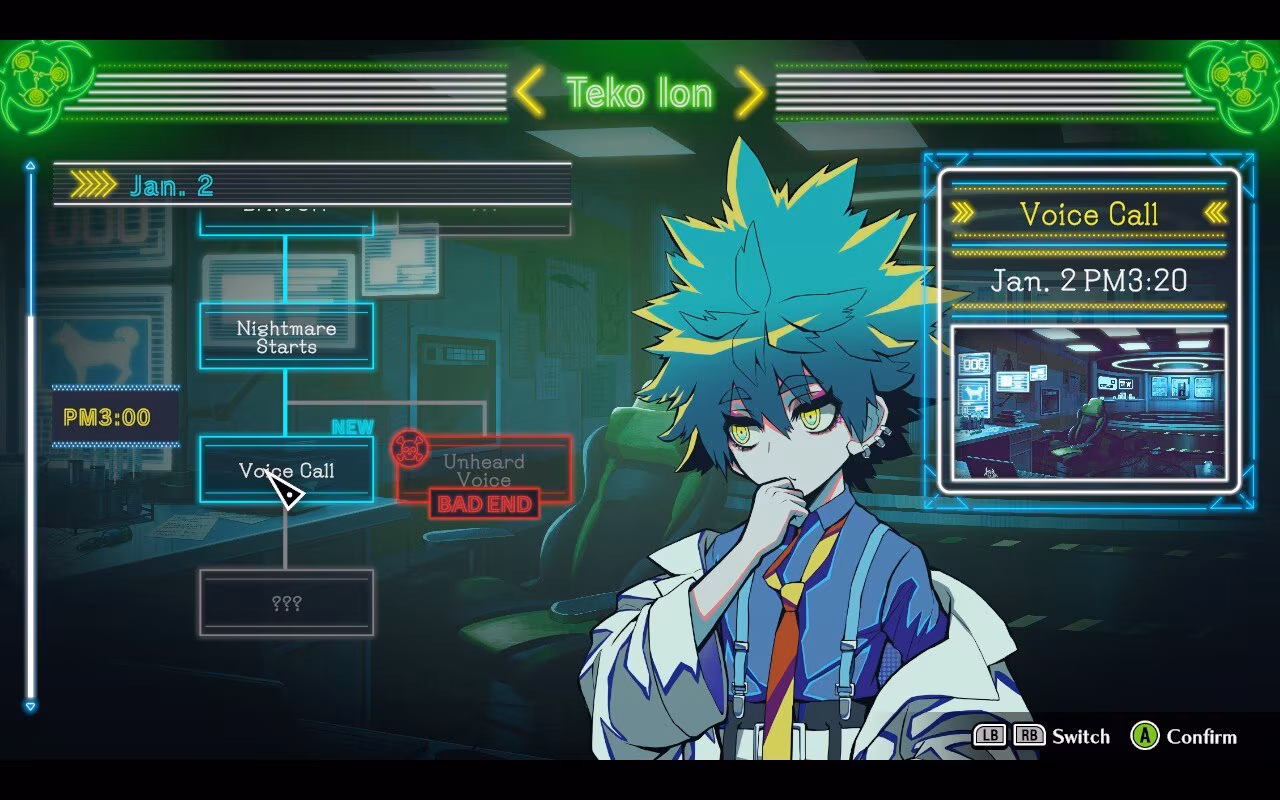Screen dimensions: 1280x800
Task: Click the Voice Call scene thumbnail
Action: 1089,403
